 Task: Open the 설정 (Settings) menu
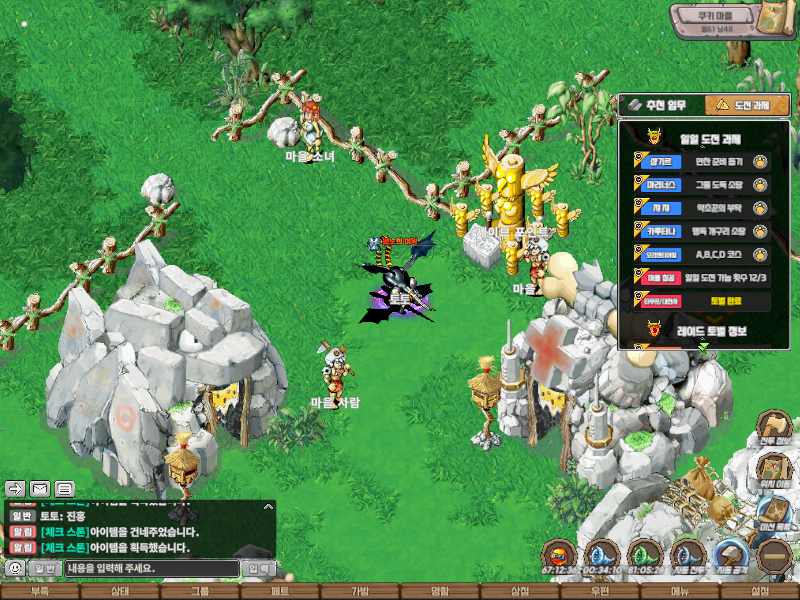coord(760,592)
